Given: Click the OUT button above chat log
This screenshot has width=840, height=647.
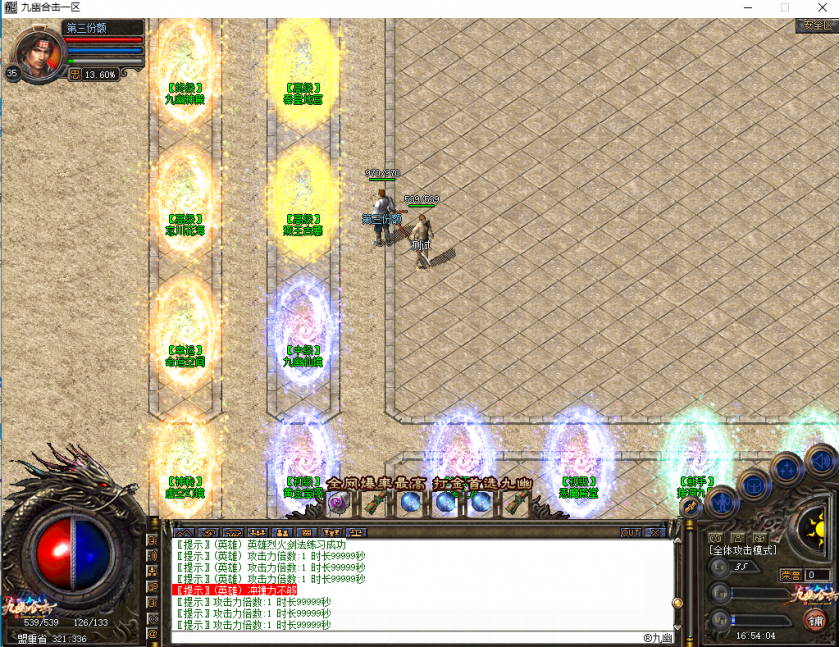Looking at the screenshot, I should coord(631,533).
